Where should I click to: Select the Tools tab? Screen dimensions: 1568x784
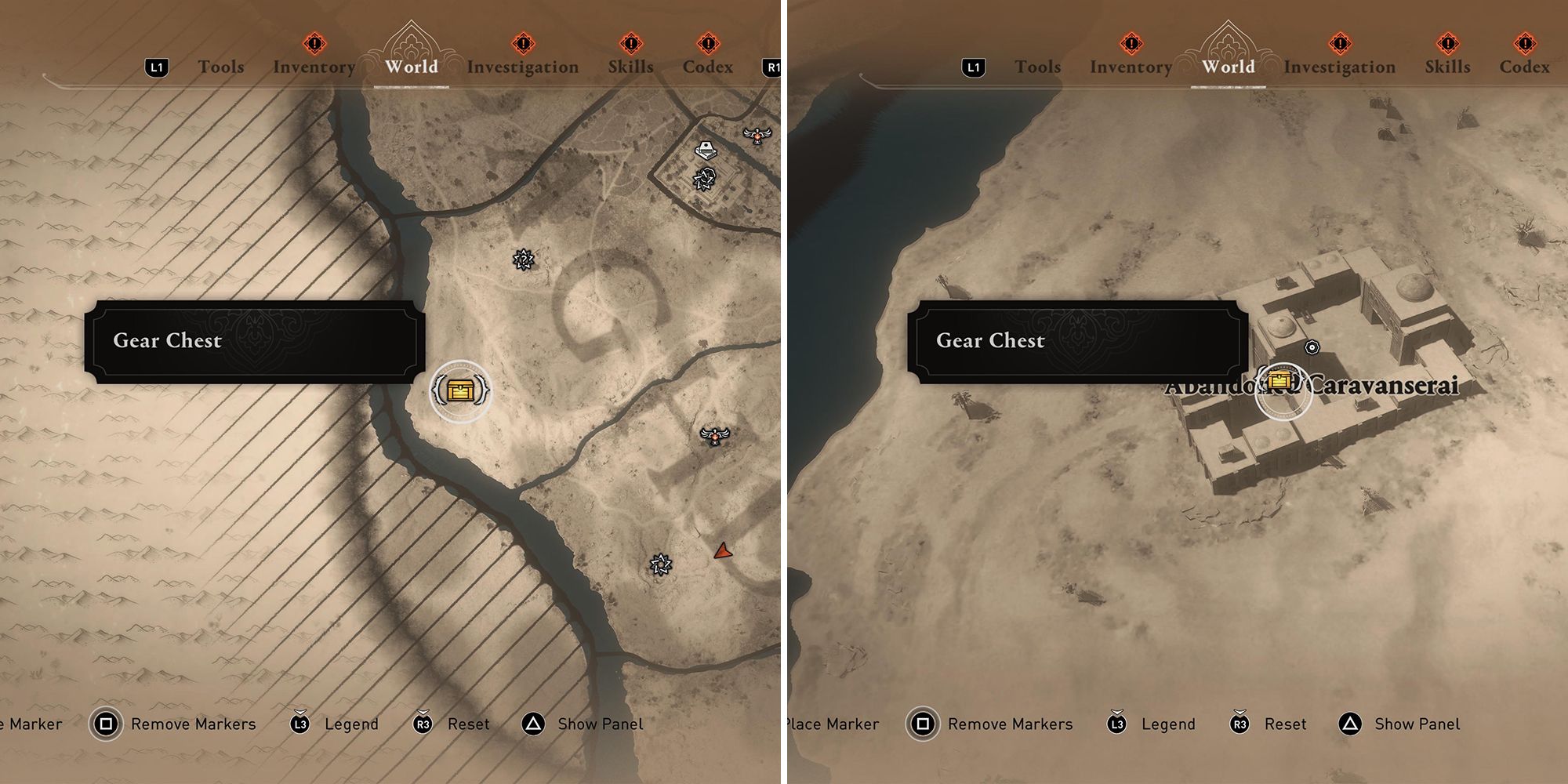[x=222, y=67]
